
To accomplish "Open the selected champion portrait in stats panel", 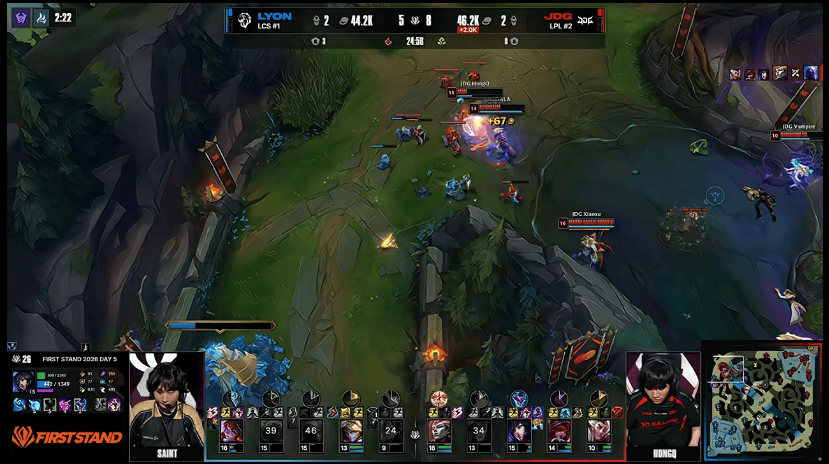I will tap(22, 382).
